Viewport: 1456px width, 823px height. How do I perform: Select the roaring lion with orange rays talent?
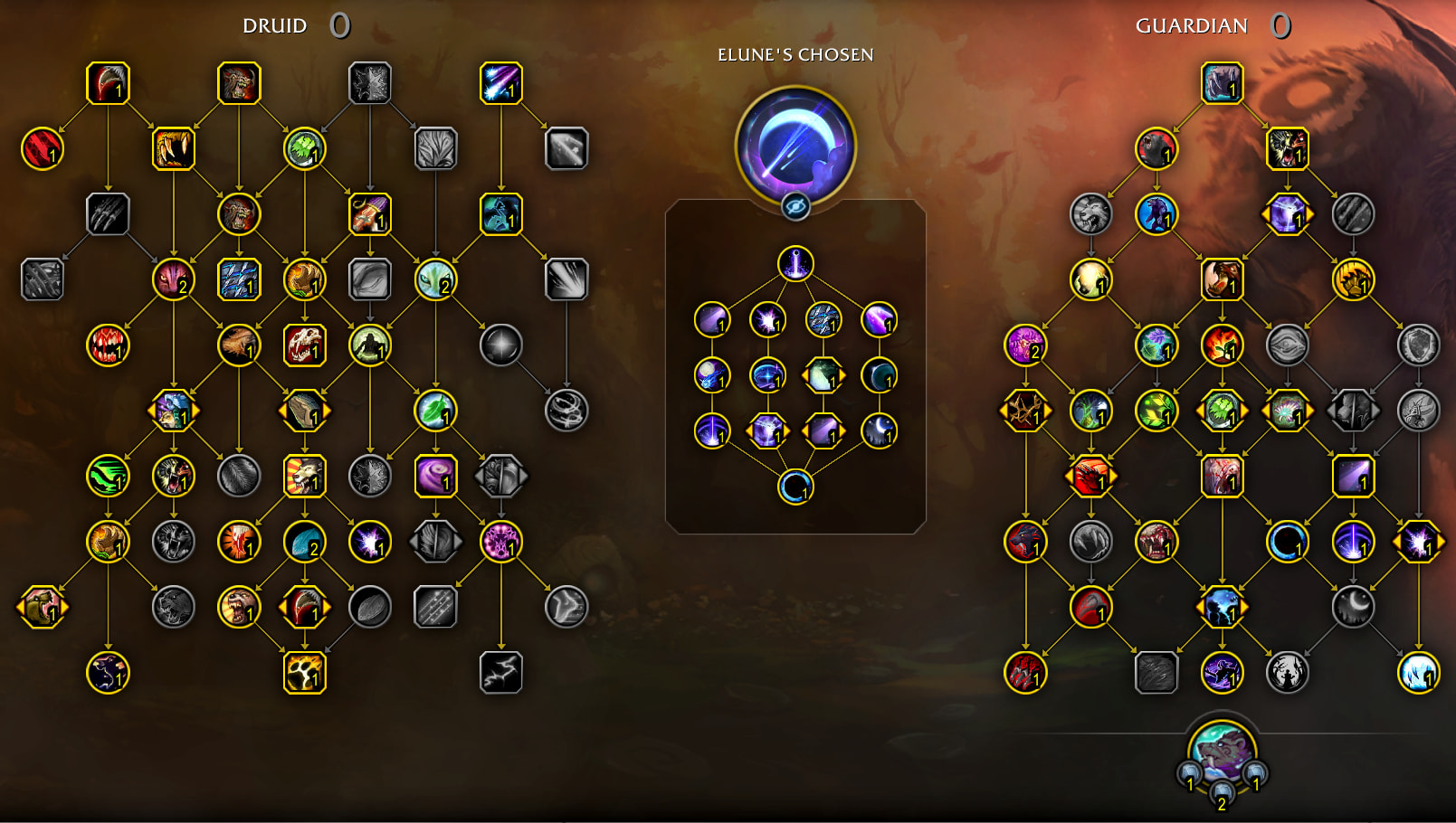[304, 476]
